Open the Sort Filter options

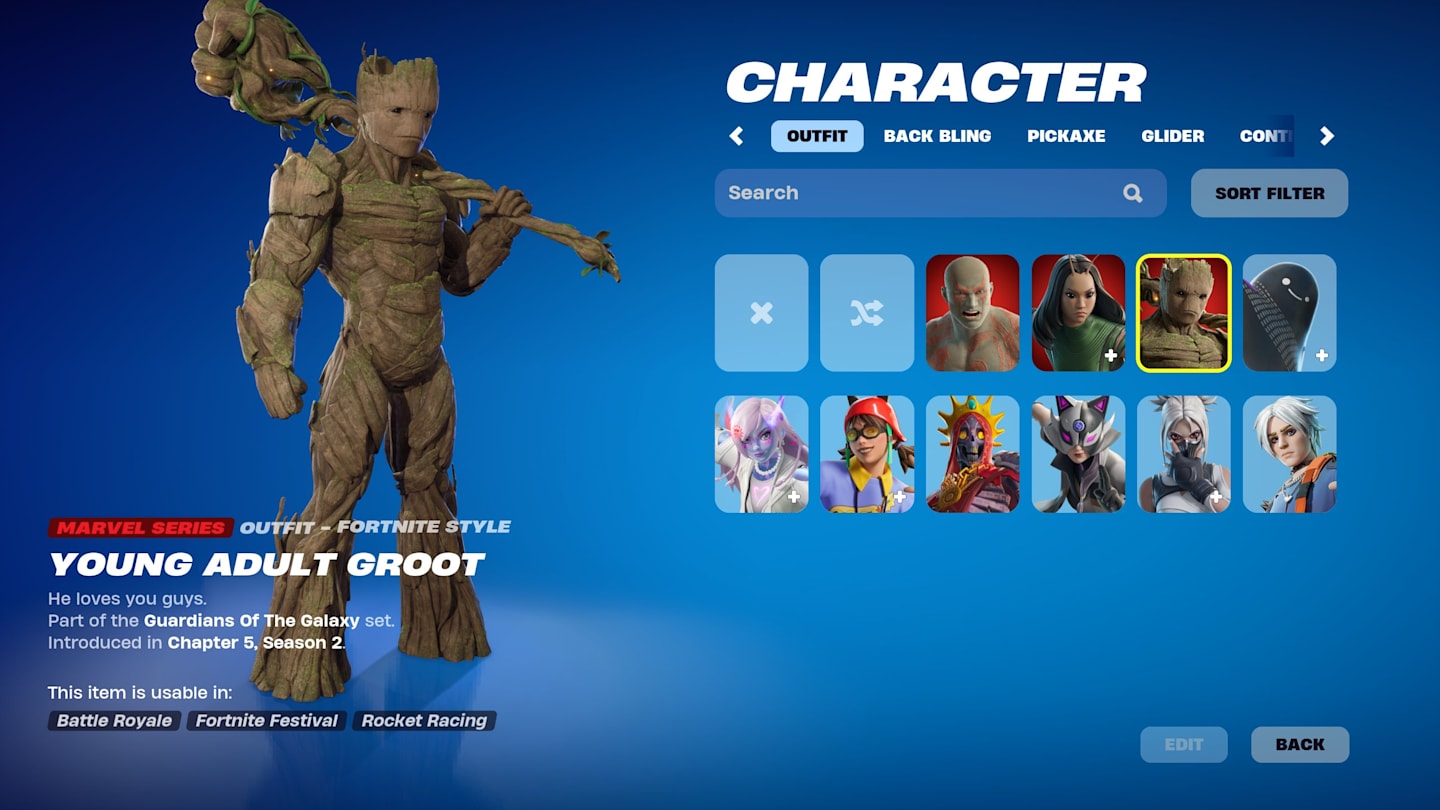pyautogui.click(x=1268, y=193)
